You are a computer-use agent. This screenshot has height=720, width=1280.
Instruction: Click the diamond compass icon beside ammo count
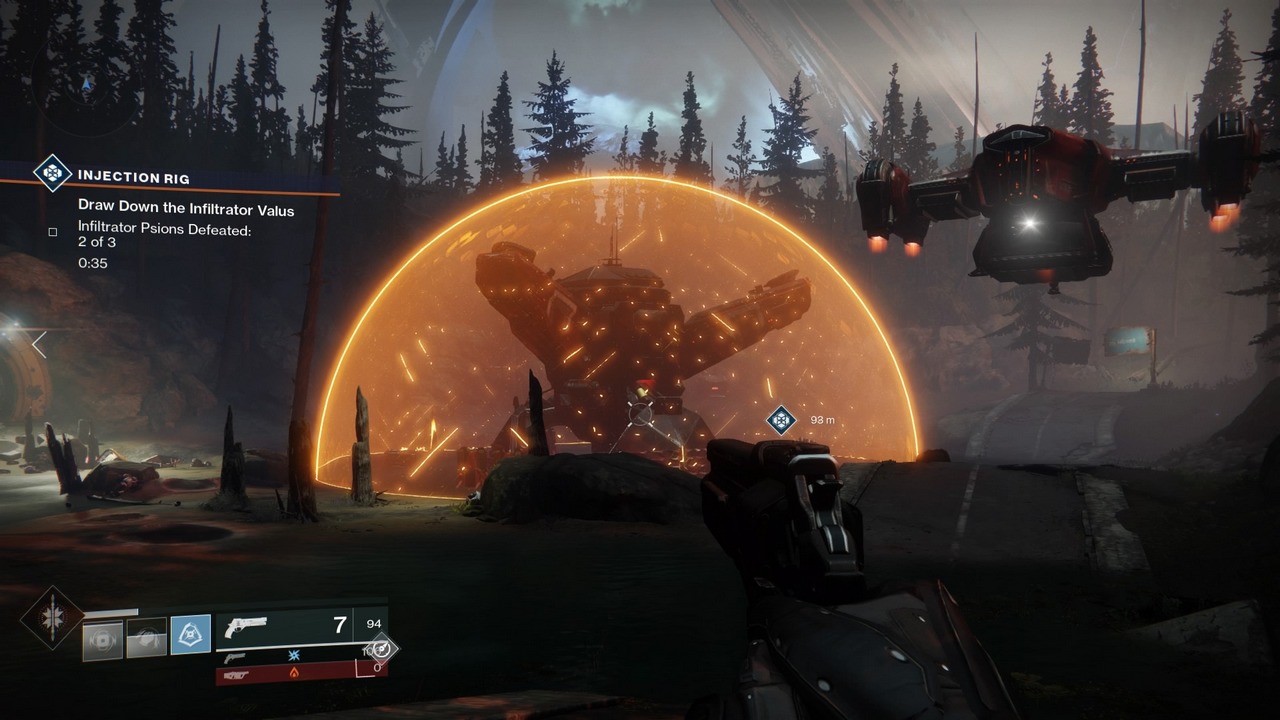[382, 648]
